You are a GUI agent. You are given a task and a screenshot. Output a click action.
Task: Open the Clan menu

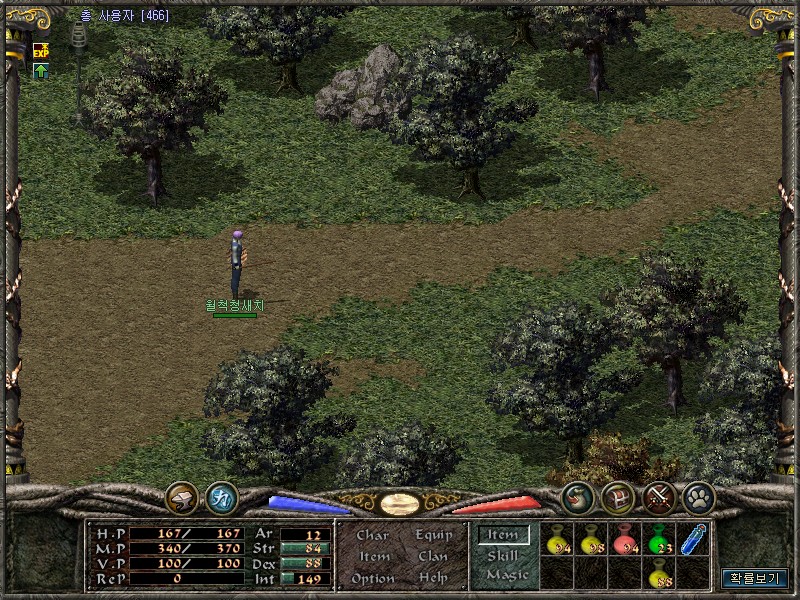pos(433,557)
